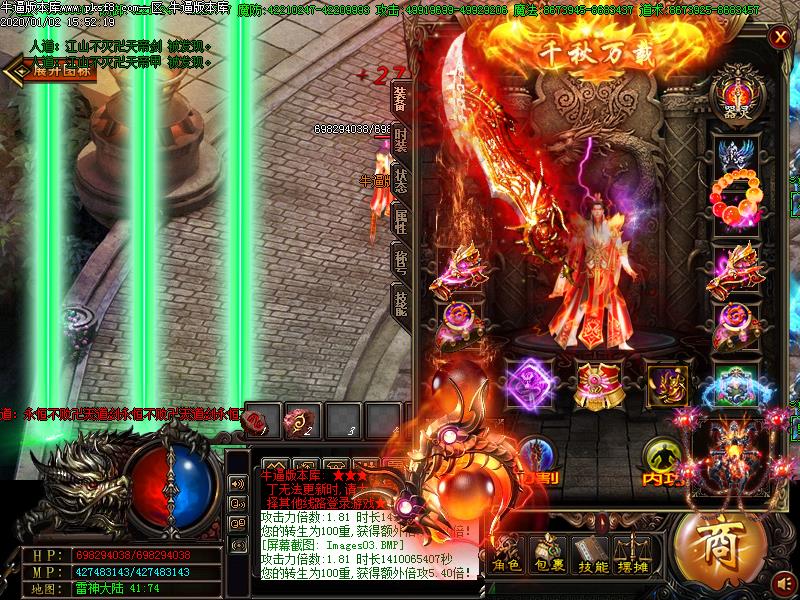
Task: Click the 展开图标 expand icons button
Action: pyautogui.click(x=50, y=70)
